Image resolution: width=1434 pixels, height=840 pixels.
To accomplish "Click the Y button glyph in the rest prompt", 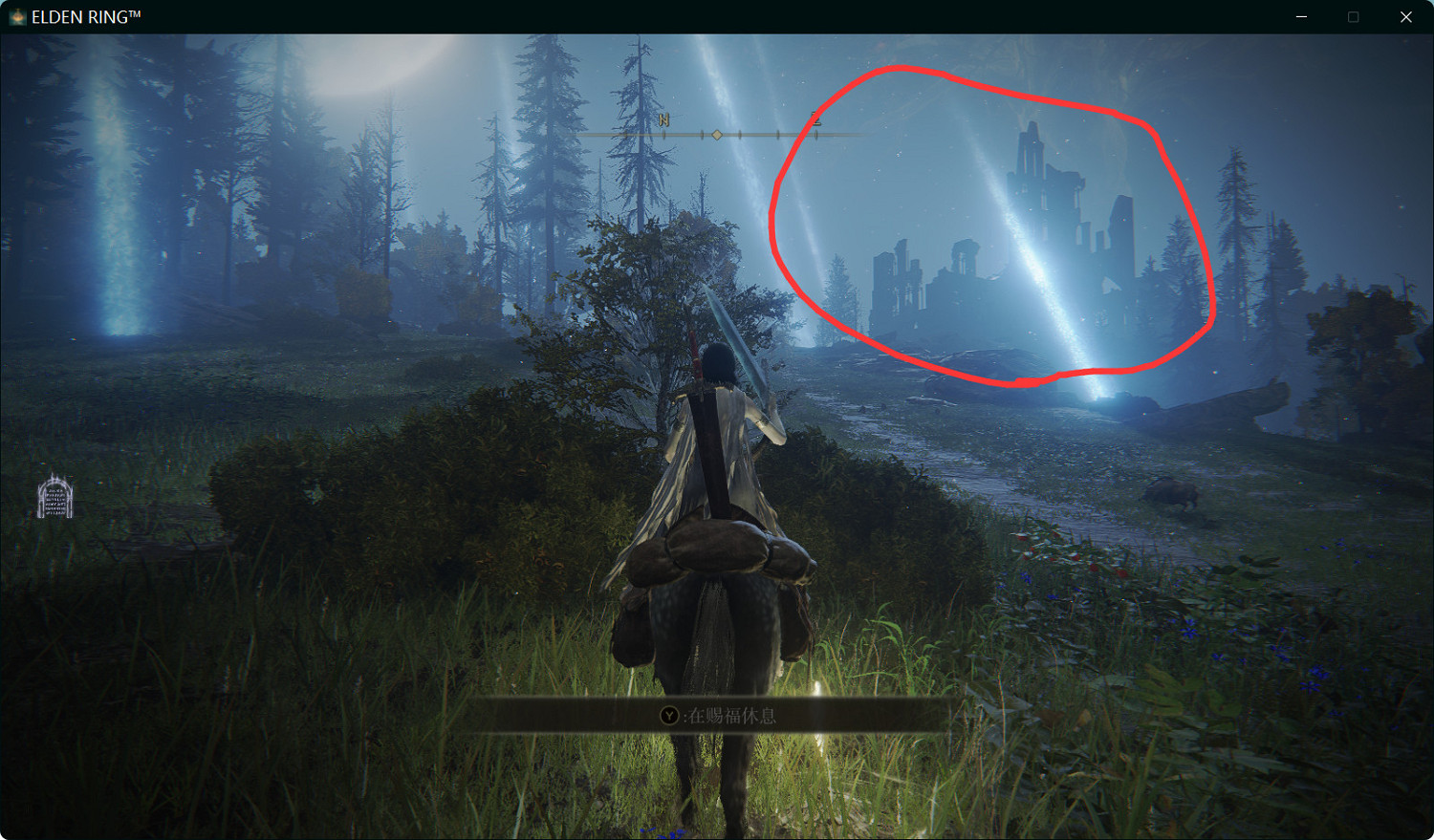I will point(669,714).
